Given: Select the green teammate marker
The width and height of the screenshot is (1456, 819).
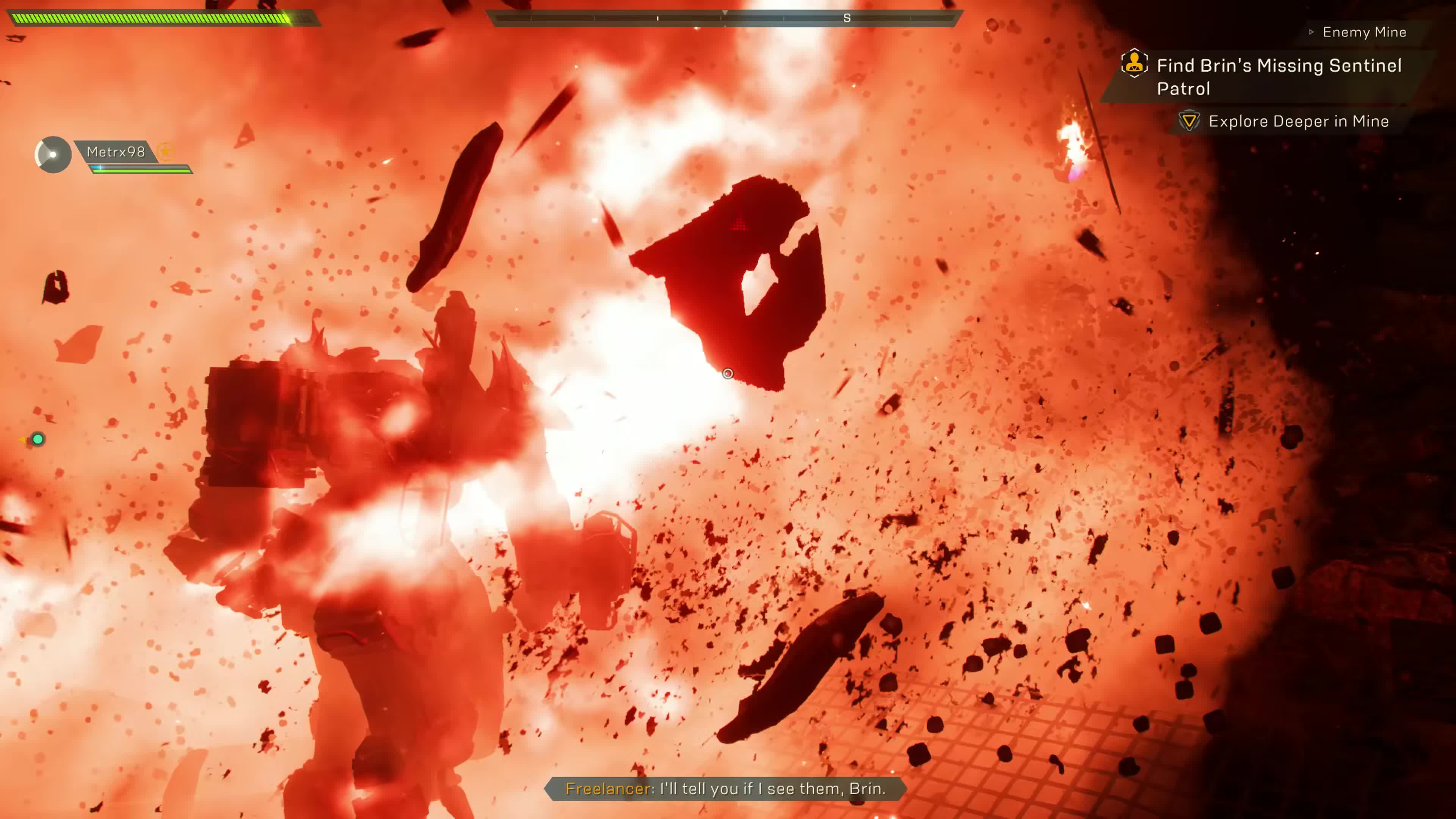Looking at the screenshot, I should coord(38,439).
